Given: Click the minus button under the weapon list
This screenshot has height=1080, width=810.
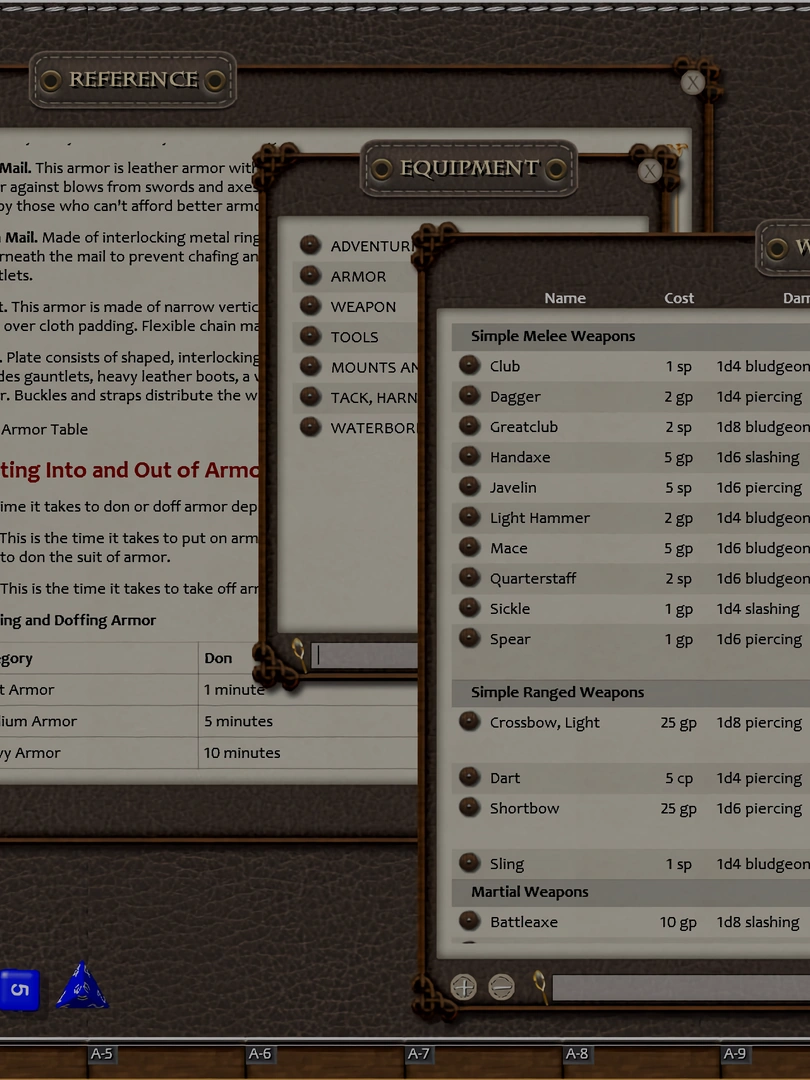Looking at the screenshot, I should click(501, 988).
